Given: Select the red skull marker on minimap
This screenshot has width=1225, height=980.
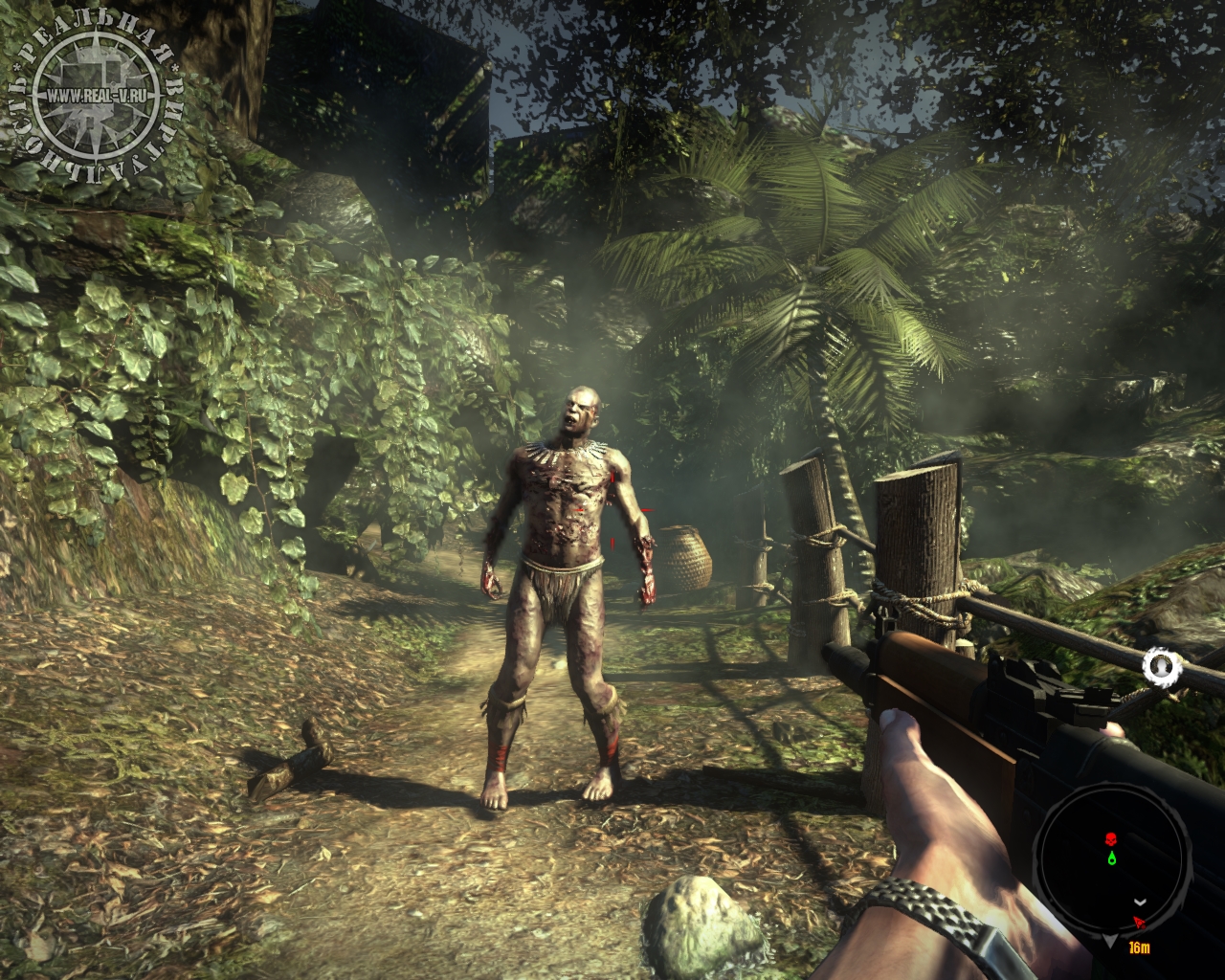Looking at the screenshot, I should pos(1111,840).
